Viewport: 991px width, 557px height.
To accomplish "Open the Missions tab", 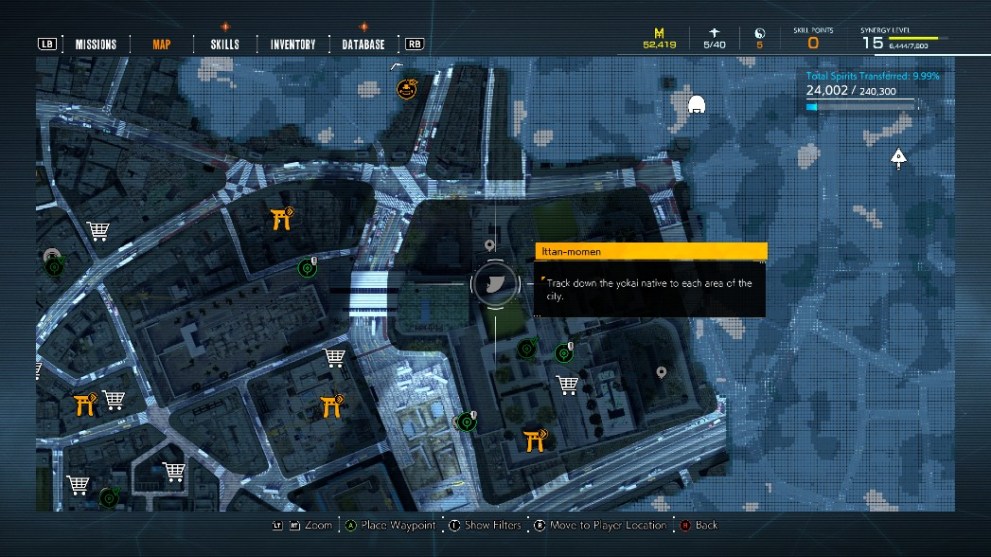I will 96,44.
